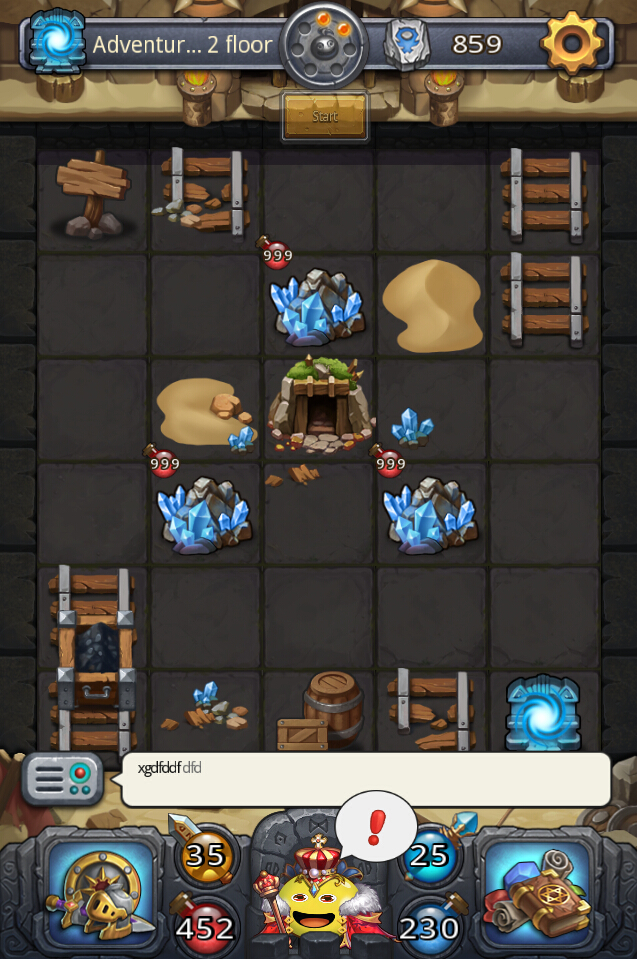This screenshot has width=637, height=959.
Task: Tap the red exclamation speech bubble
Action: point(376,828)
